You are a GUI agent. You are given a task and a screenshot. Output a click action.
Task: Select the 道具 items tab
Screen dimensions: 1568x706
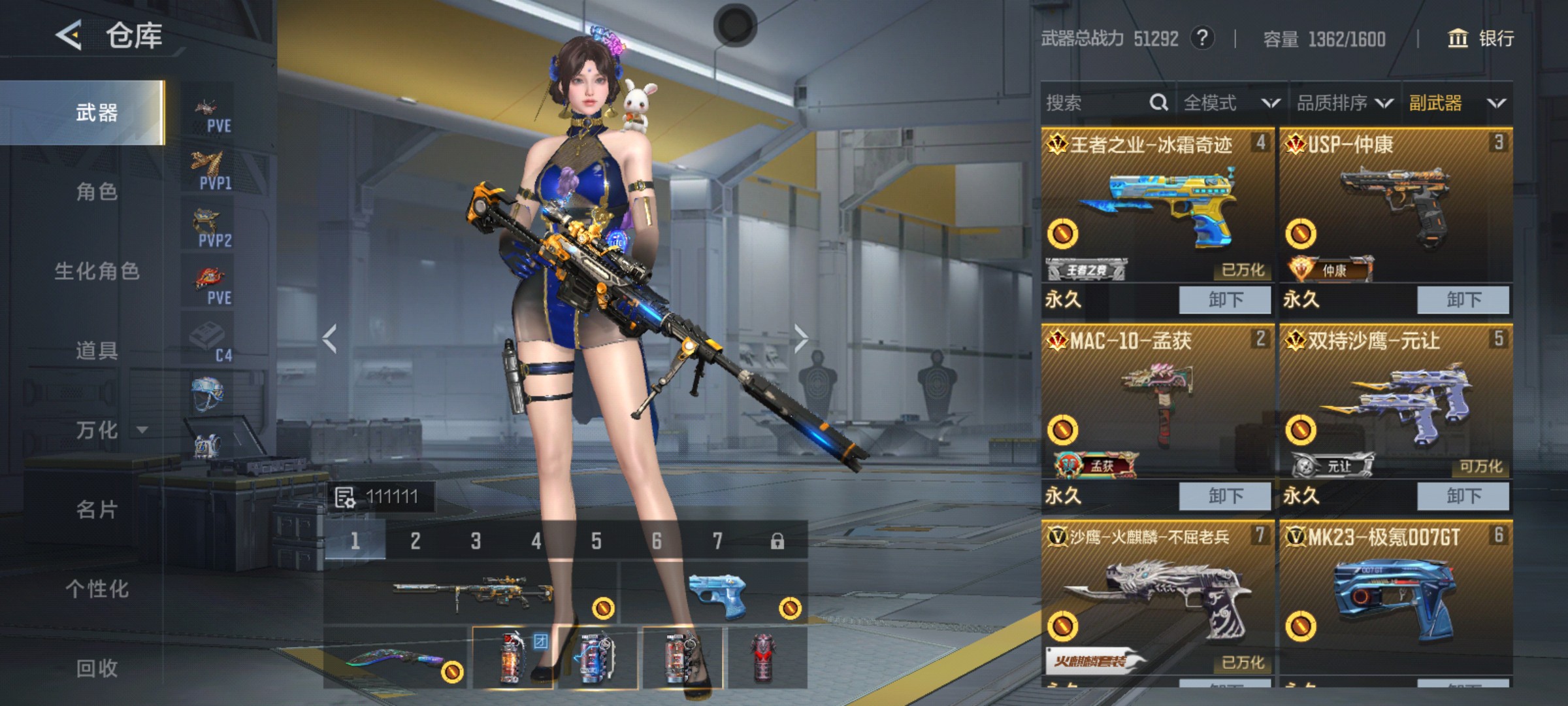coord(97,351)
